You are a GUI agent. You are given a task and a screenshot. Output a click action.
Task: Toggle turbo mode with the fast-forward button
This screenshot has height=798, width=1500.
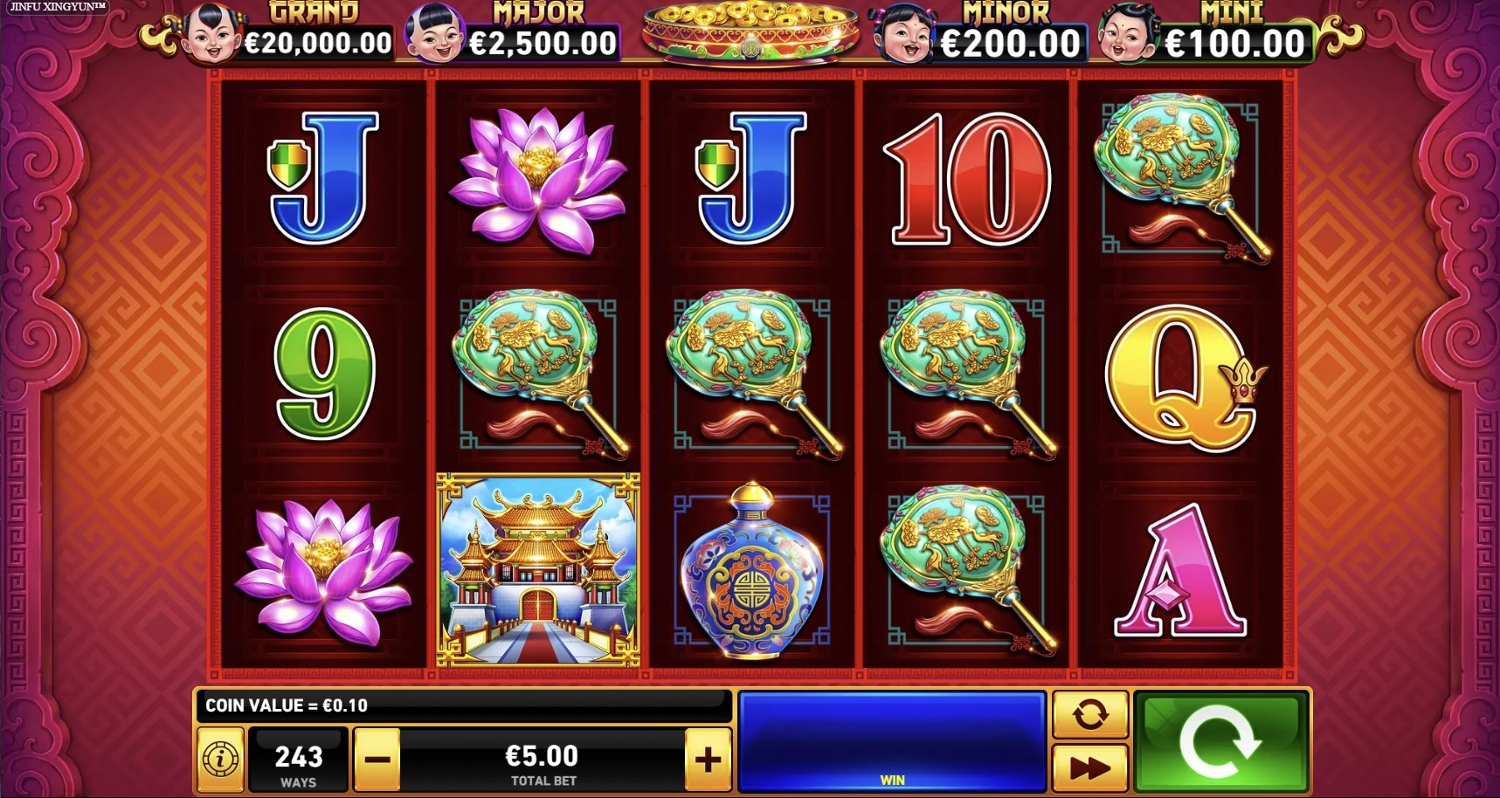(1090, 767)
